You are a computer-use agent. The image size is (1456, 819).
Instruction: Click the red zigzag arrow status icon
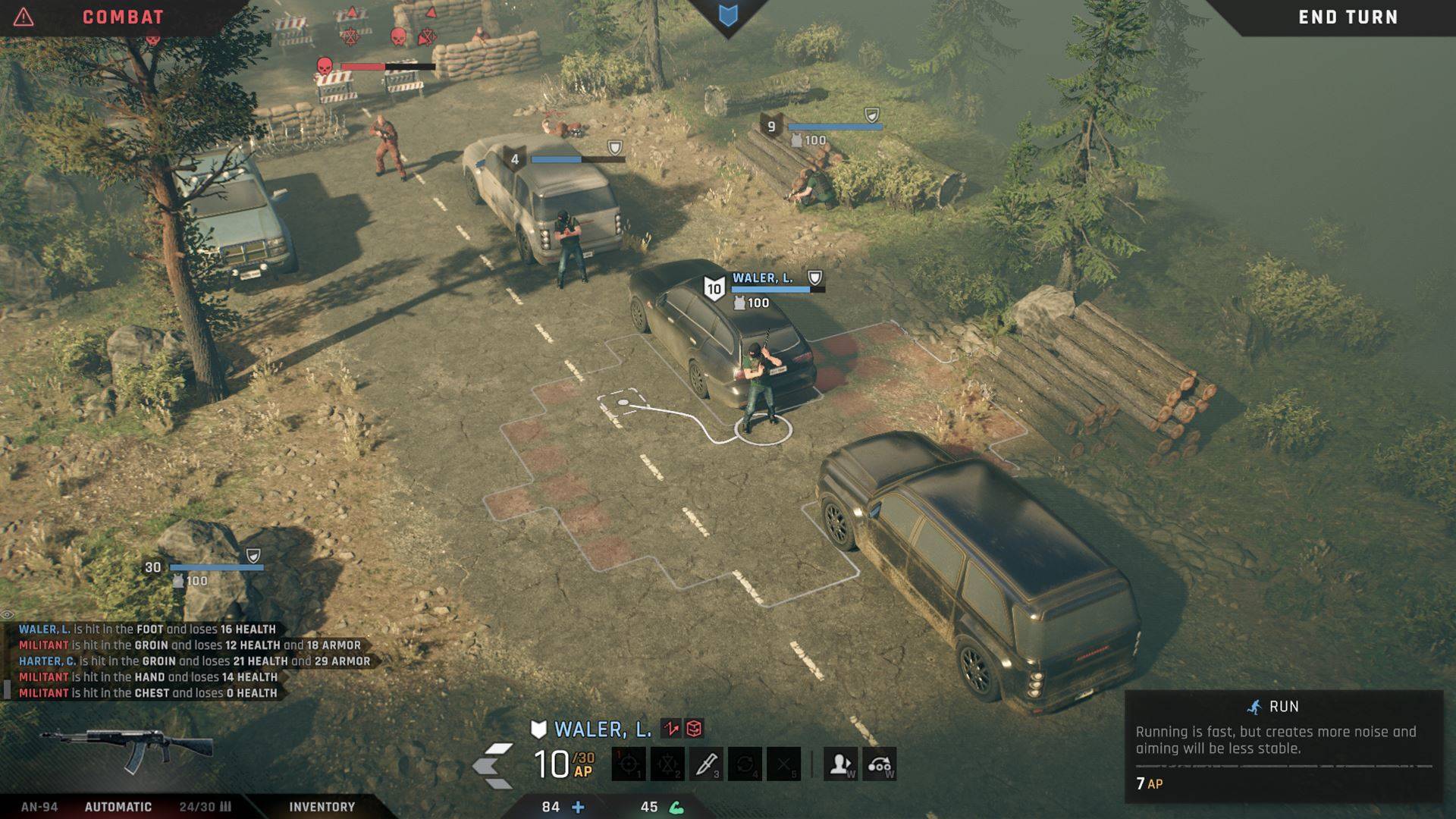pos(671,729)
